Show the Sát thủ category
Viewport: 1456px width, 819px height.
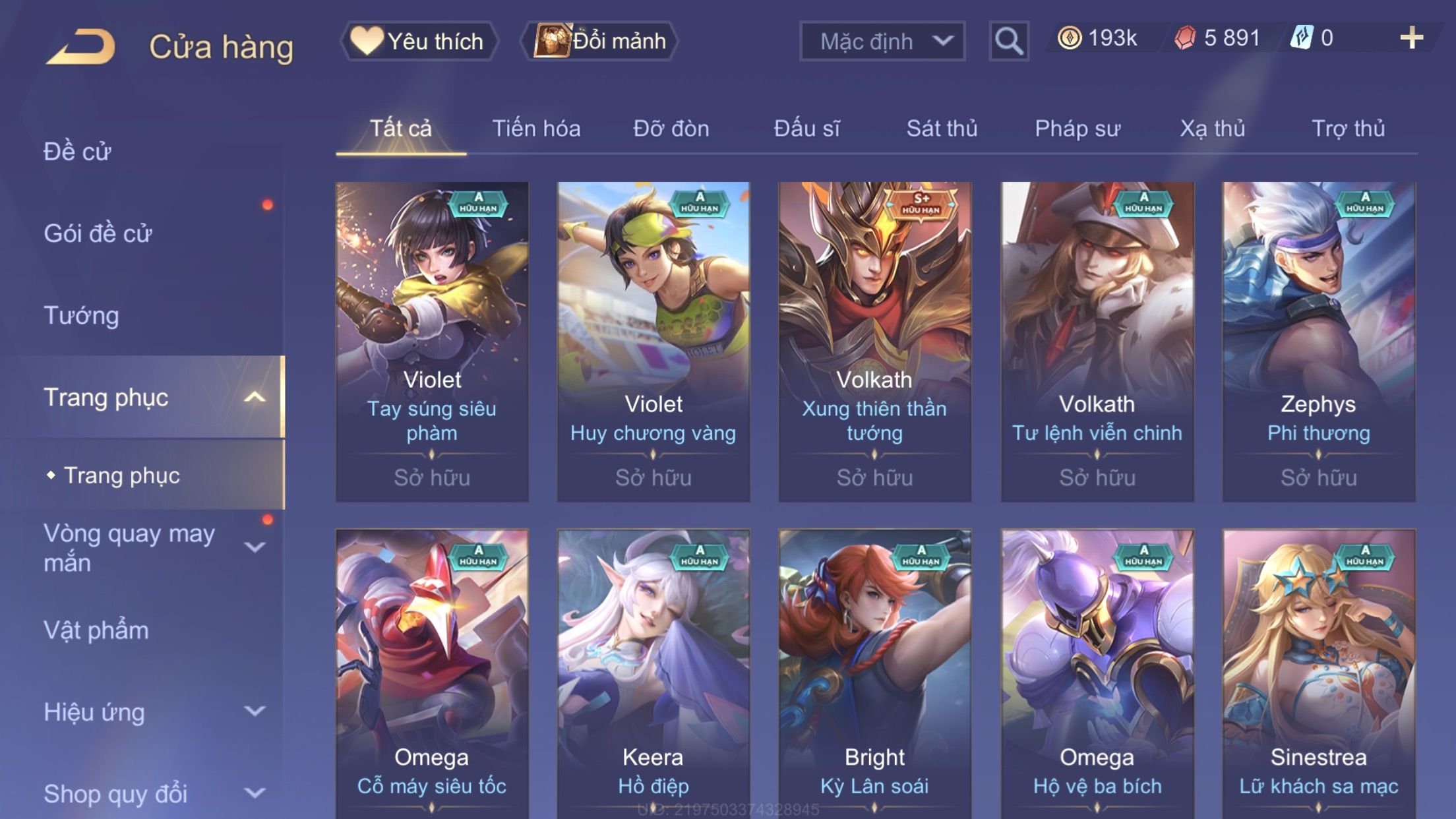[x=942, y=129]
